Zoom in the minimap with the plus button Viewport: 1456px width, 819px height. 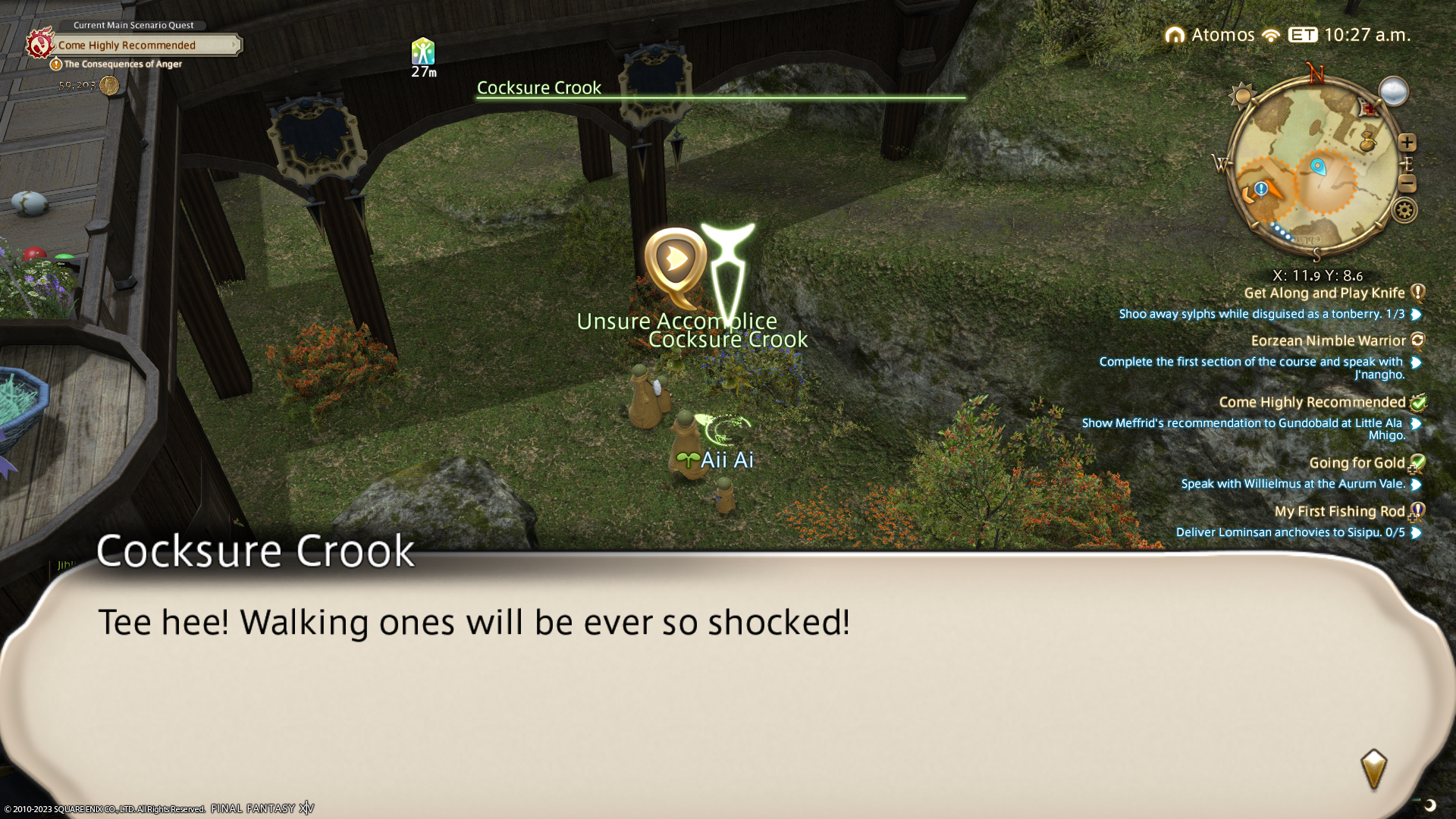pyautogui.click(x=1407, y=143)
